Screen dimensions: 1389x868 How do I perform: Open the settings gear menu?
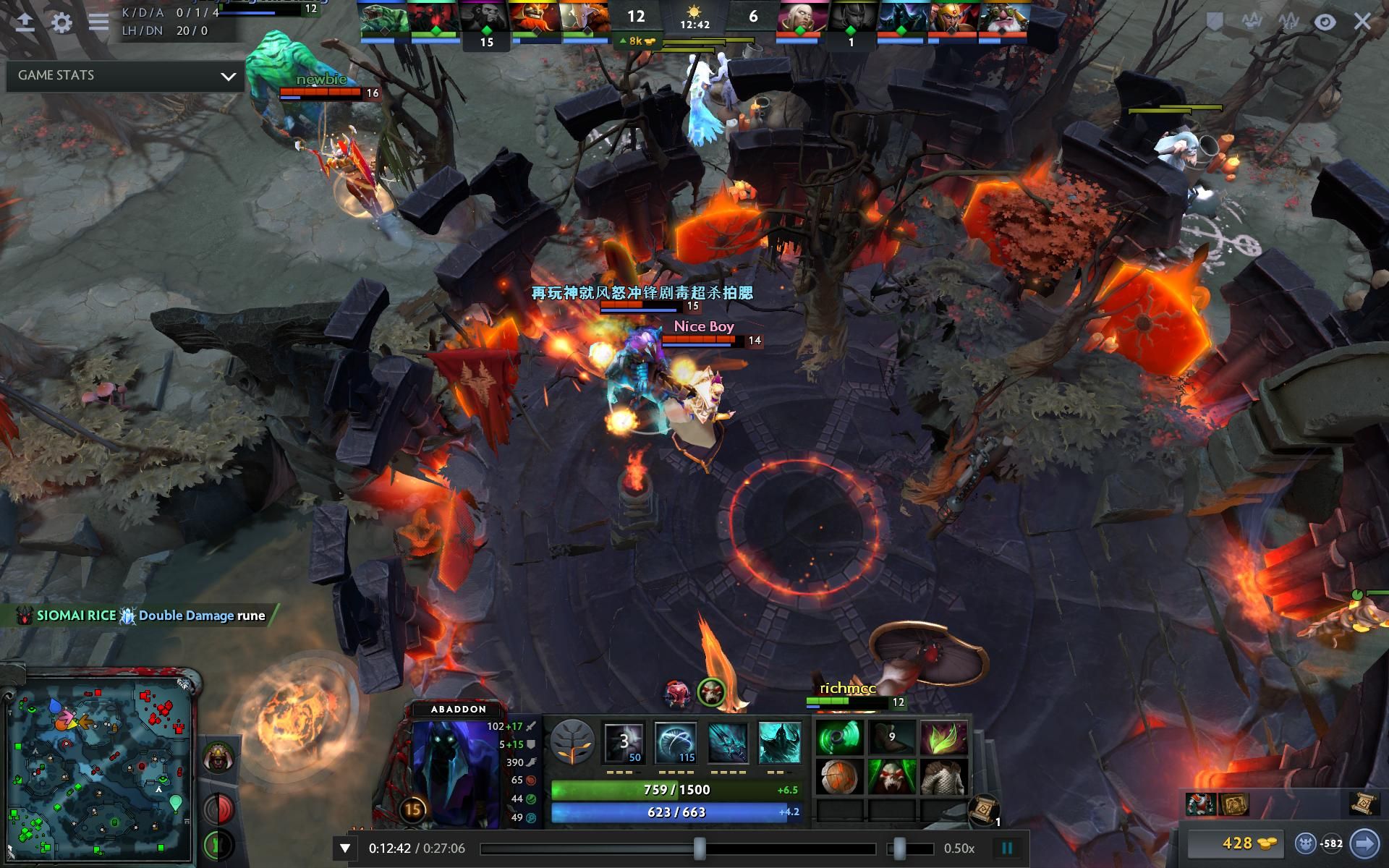pos(62,22)
